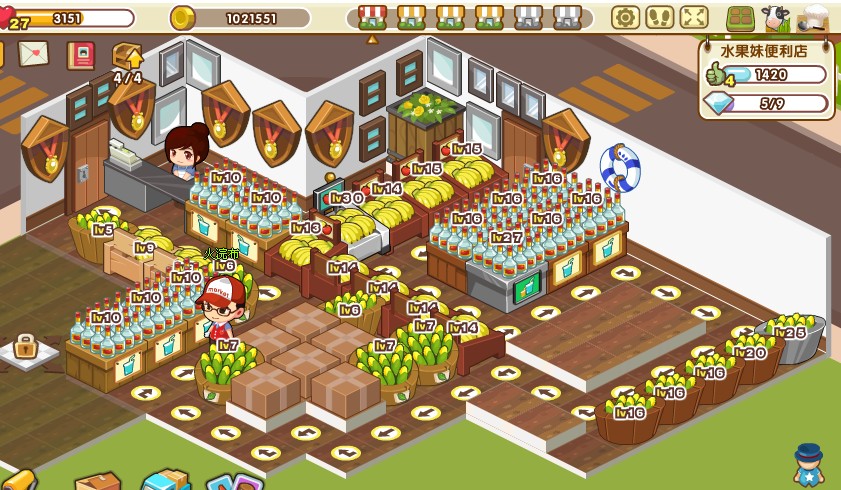Open the settings gear
Screen dimensions: 841x490
coord(625,17)
